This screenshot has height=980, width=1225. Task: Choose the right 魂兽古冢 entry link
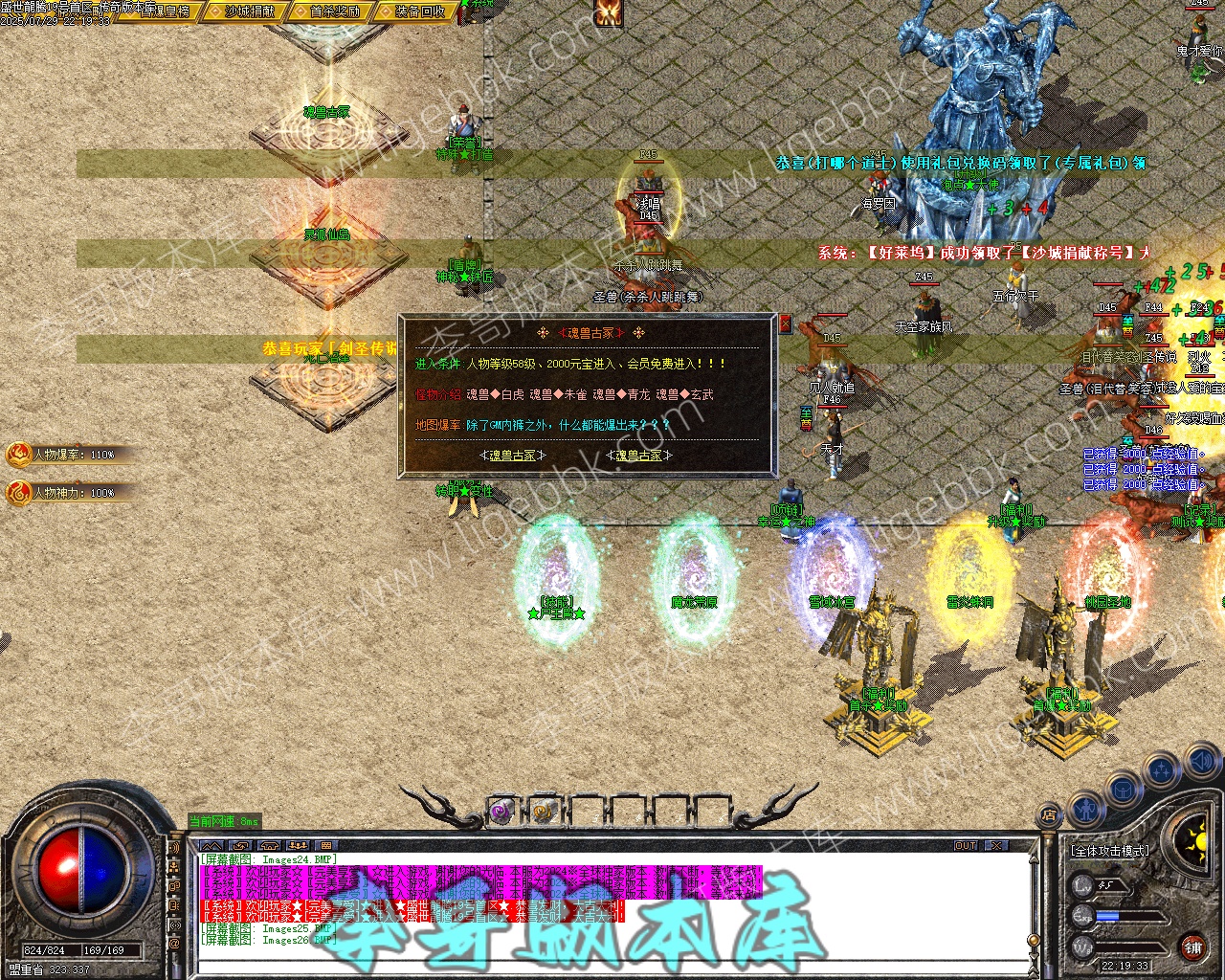638,456
